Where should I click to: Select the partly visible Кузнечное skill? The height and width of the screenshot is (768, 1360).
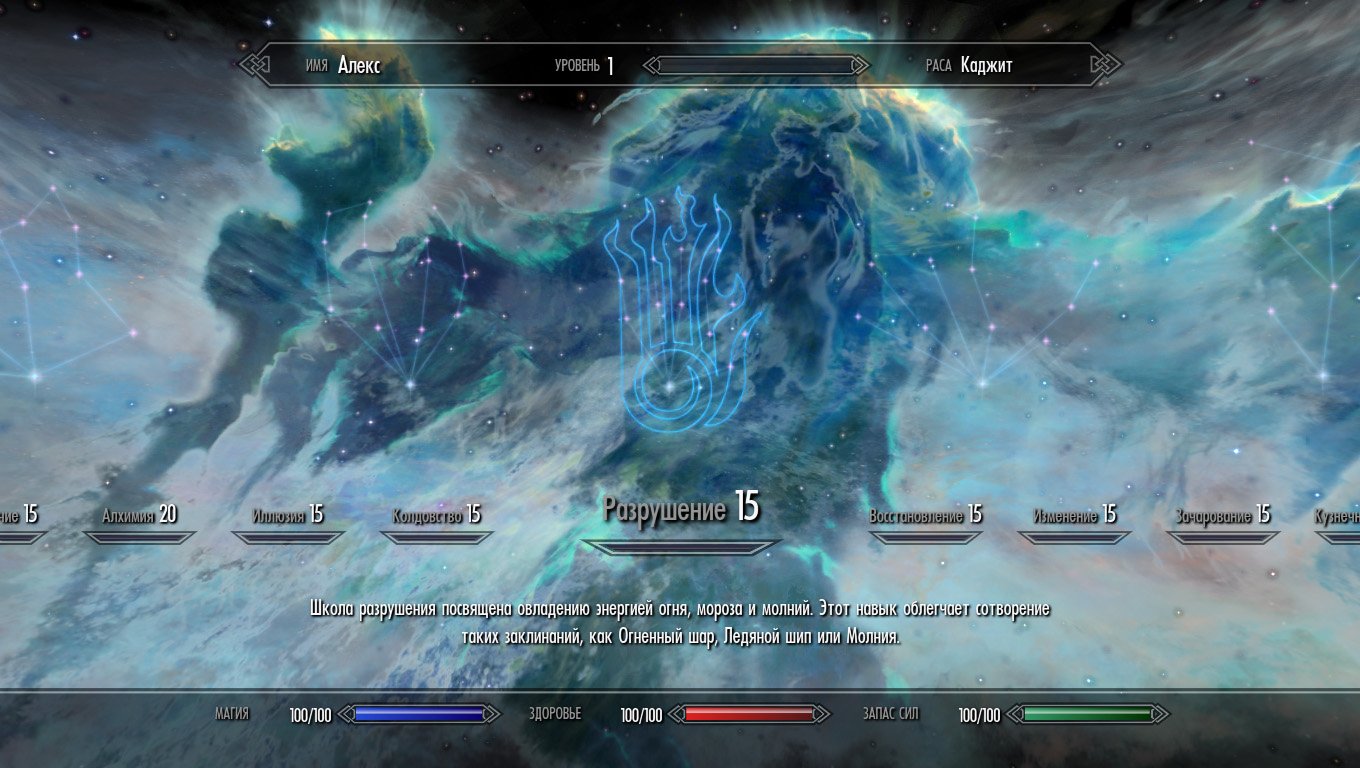pyautogui.click(x=1338, y=517)
